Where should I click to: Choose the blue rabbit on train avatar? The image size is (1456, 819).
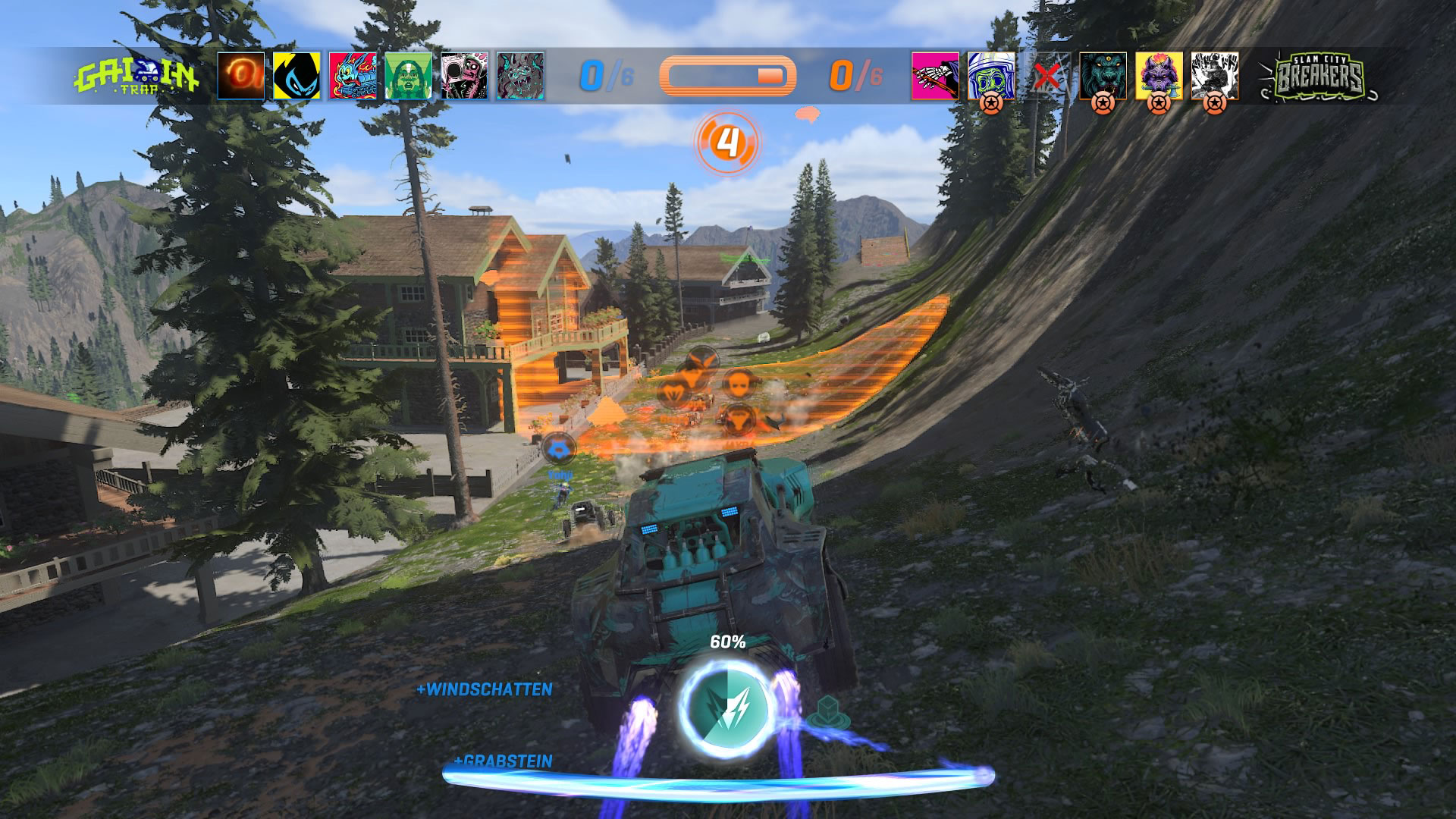(353, 76)
